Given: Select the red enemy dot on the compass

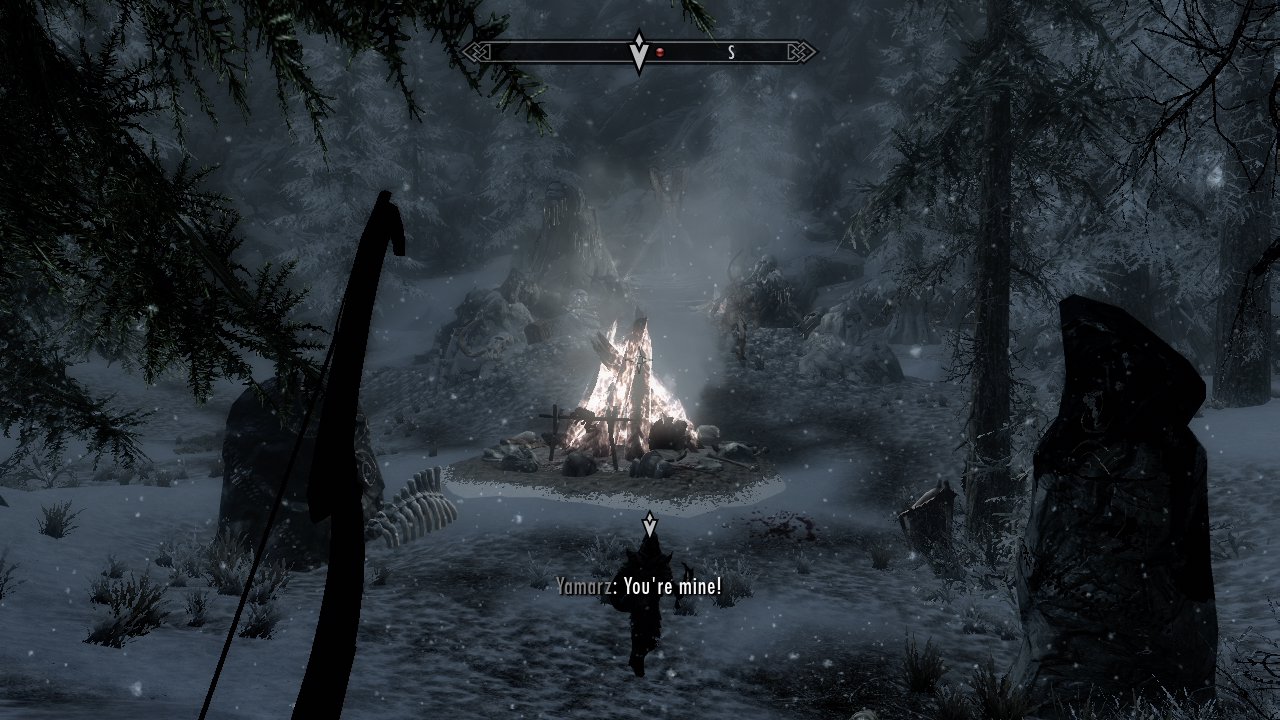Looking at the screenshot, I should point(660,52).
